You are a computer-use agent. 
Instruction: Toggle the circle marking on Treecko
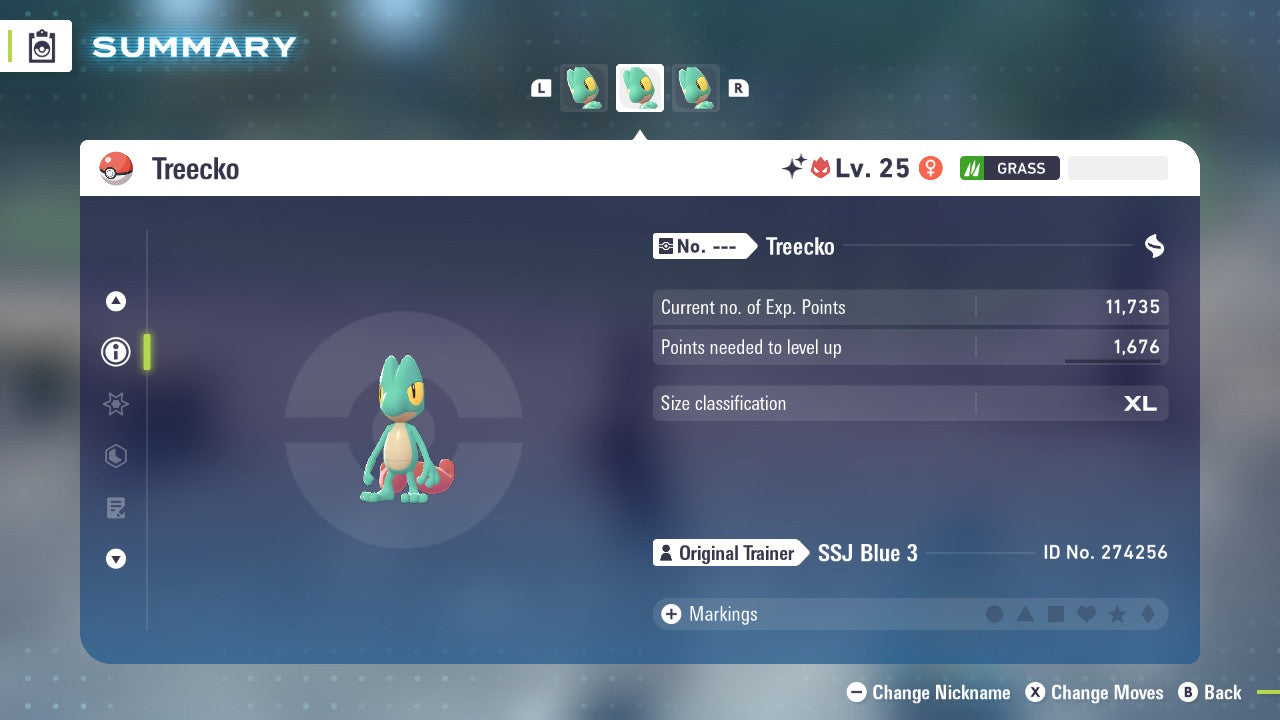(995, 614)
